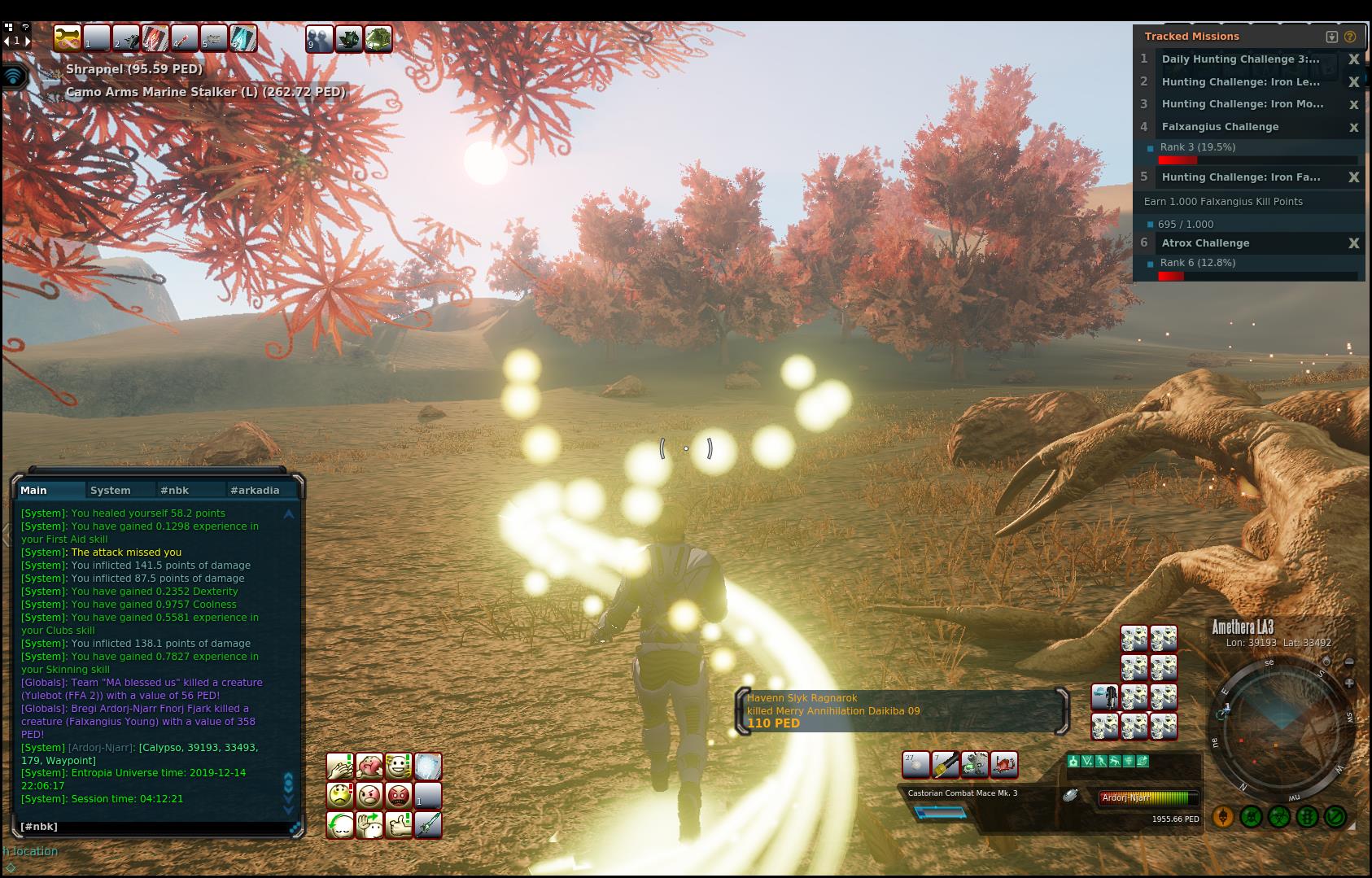
Task: Select the #nbk chat tab
Action: pos(174,490)
